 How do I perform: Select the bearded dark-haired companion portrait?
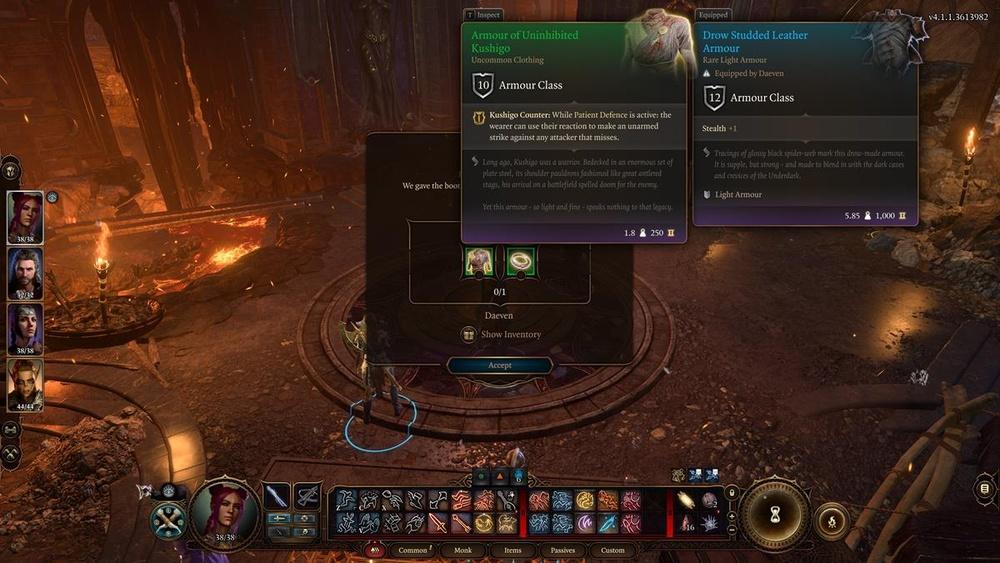pos(26,271)
